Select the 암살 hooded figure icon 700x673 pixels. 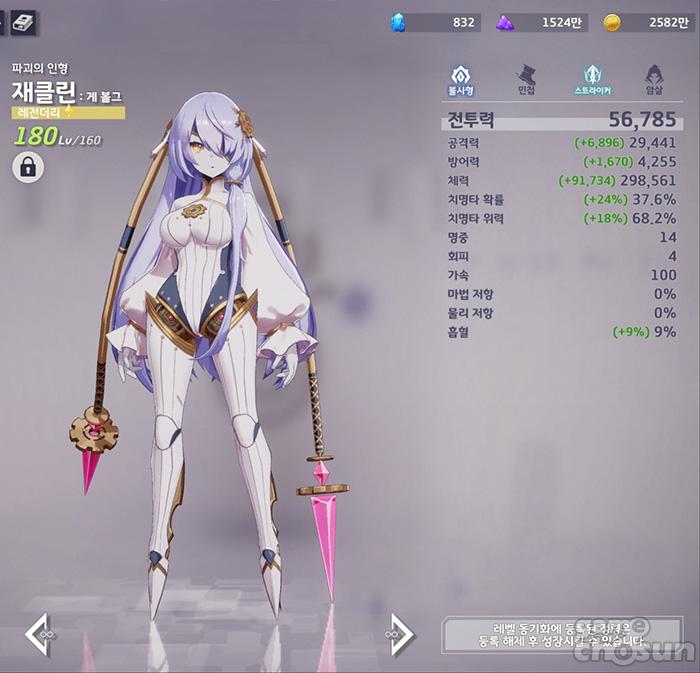(x=654, y=78)
